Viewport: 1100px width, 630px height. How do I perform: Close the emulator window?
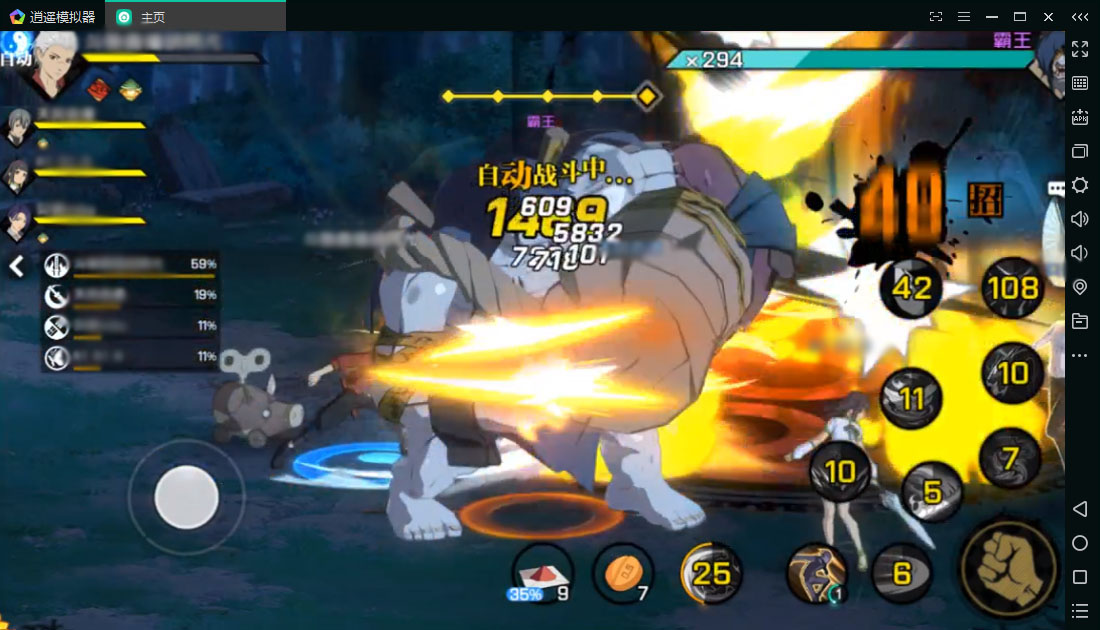coord(1048,17)
